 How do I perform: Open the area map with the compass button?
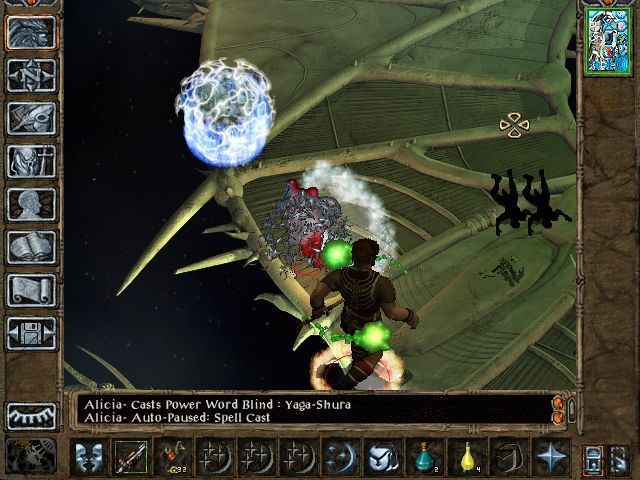(x=31, y=75)
